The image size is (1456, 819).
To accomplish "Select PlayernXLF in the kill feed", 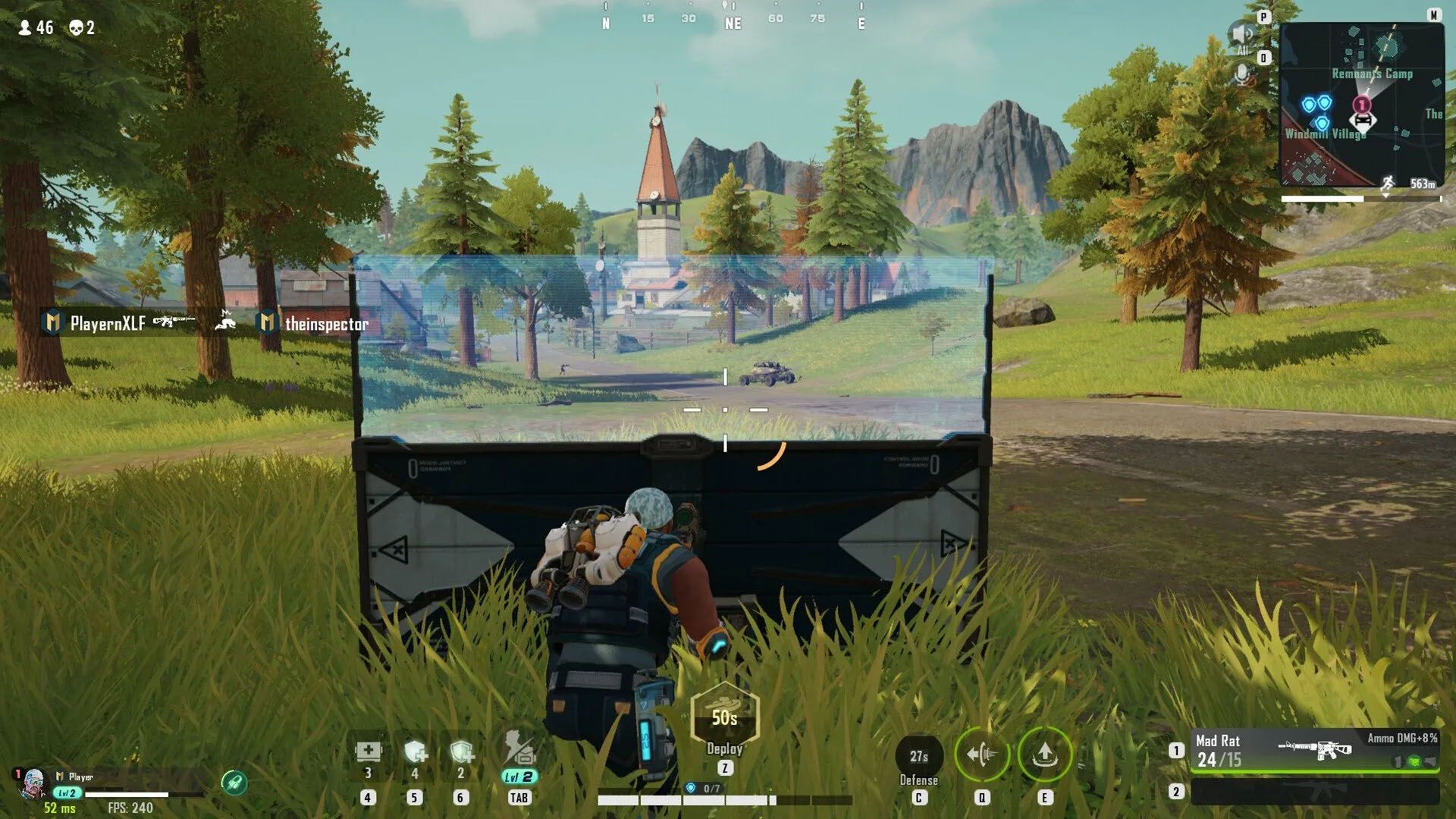I will pos(108,324).
